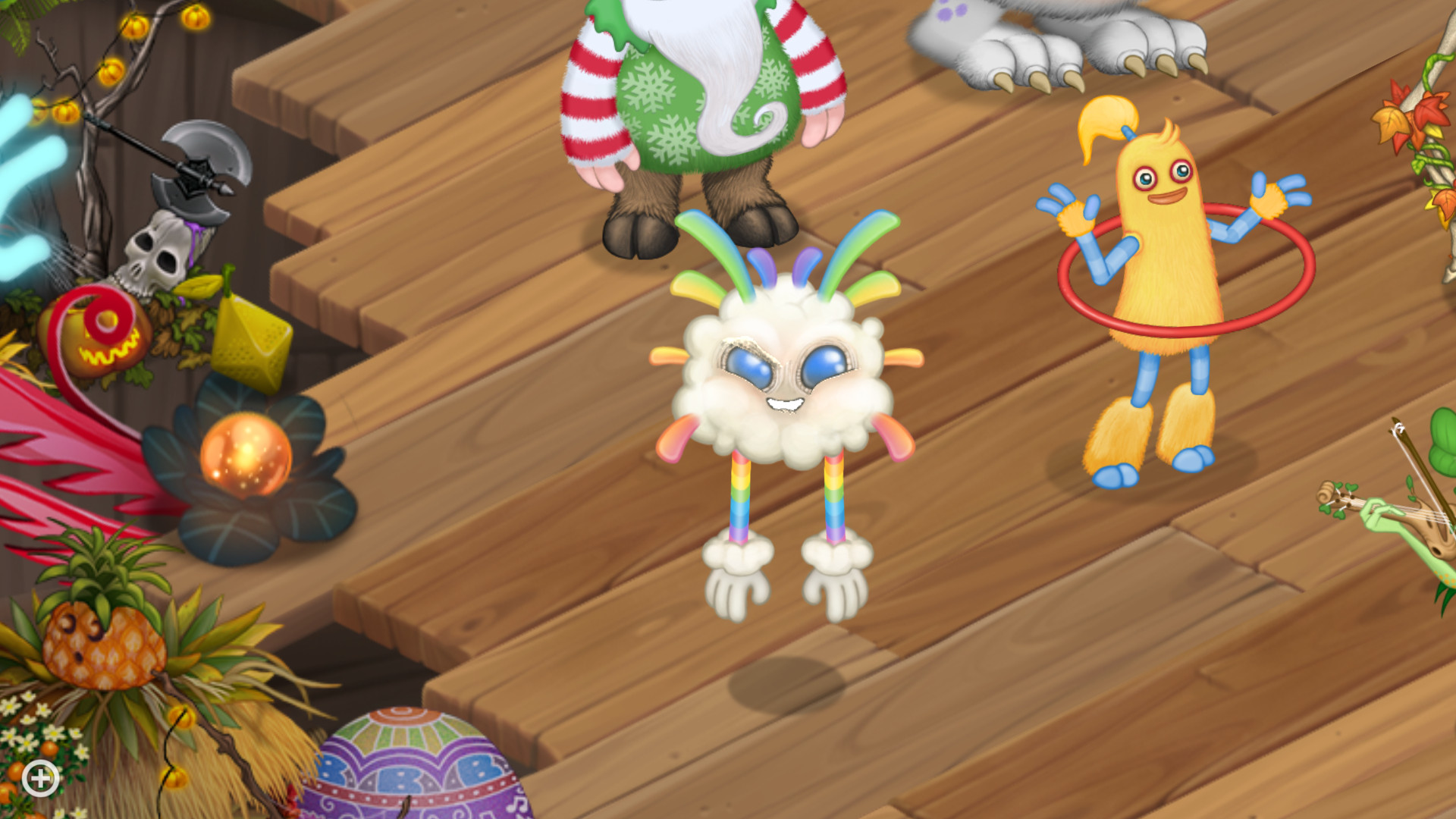This screenshot has width=1456, height=819.
Task: Click the zoom-in plus button
Action: (42, 777)
